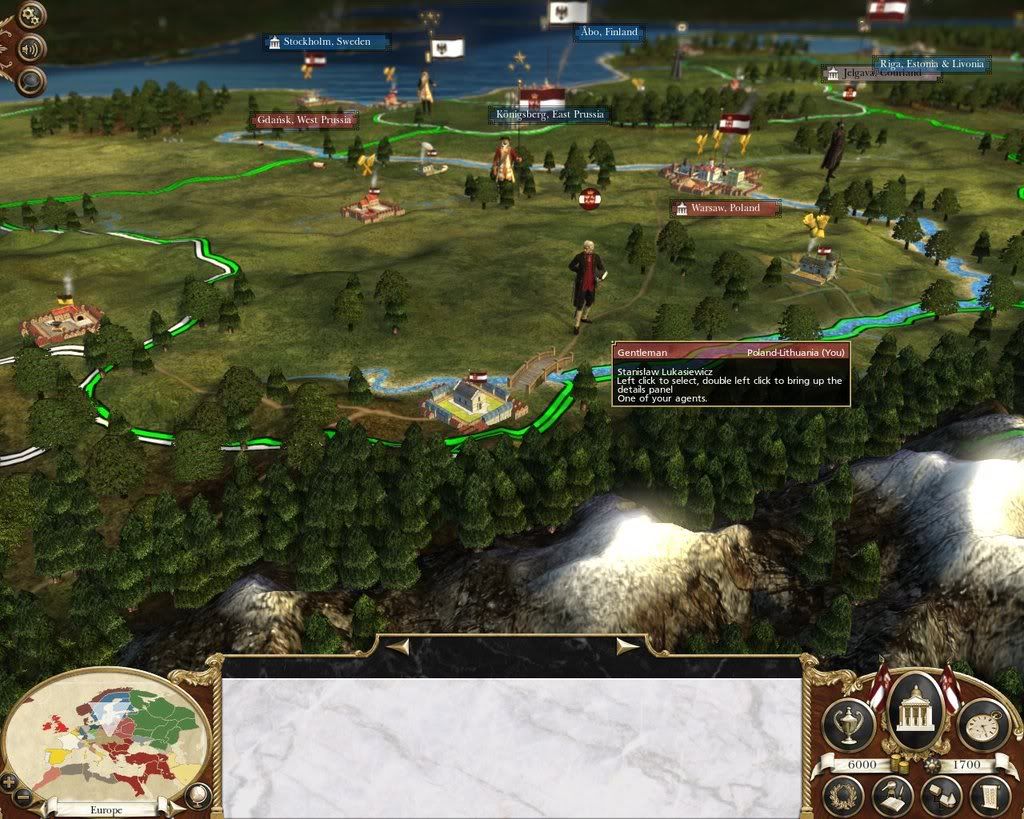Click the magnifying glass search button
Image resolution: width=1024 pixels, height=819 pixels.
[x=33, y=80]
